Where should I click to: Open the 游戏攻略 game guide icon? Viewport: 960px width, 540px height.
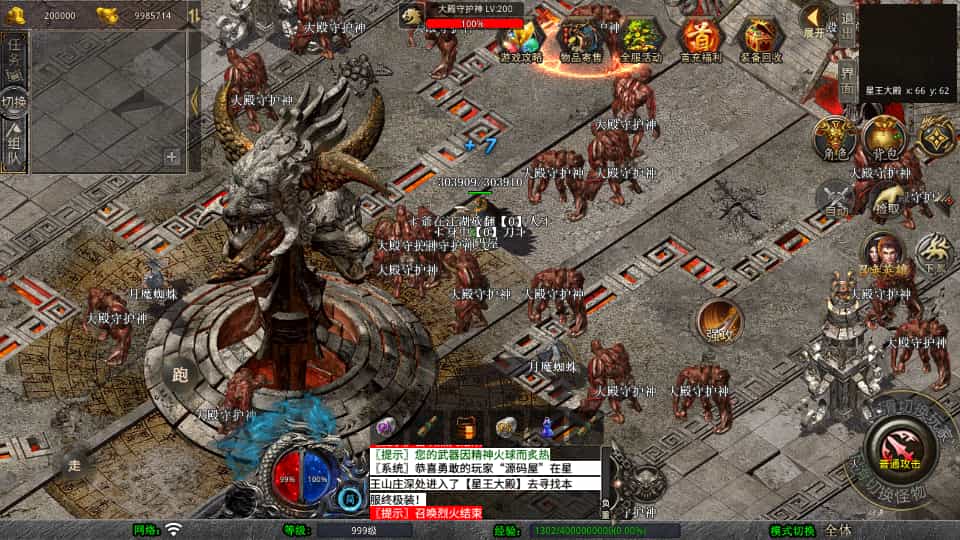pos(521,40)
